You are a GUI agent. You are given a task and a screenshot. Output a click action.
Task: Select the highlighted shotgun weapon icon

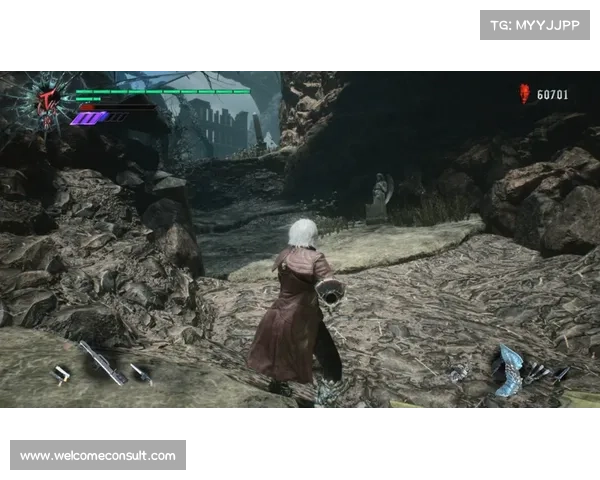pos(102,361)
